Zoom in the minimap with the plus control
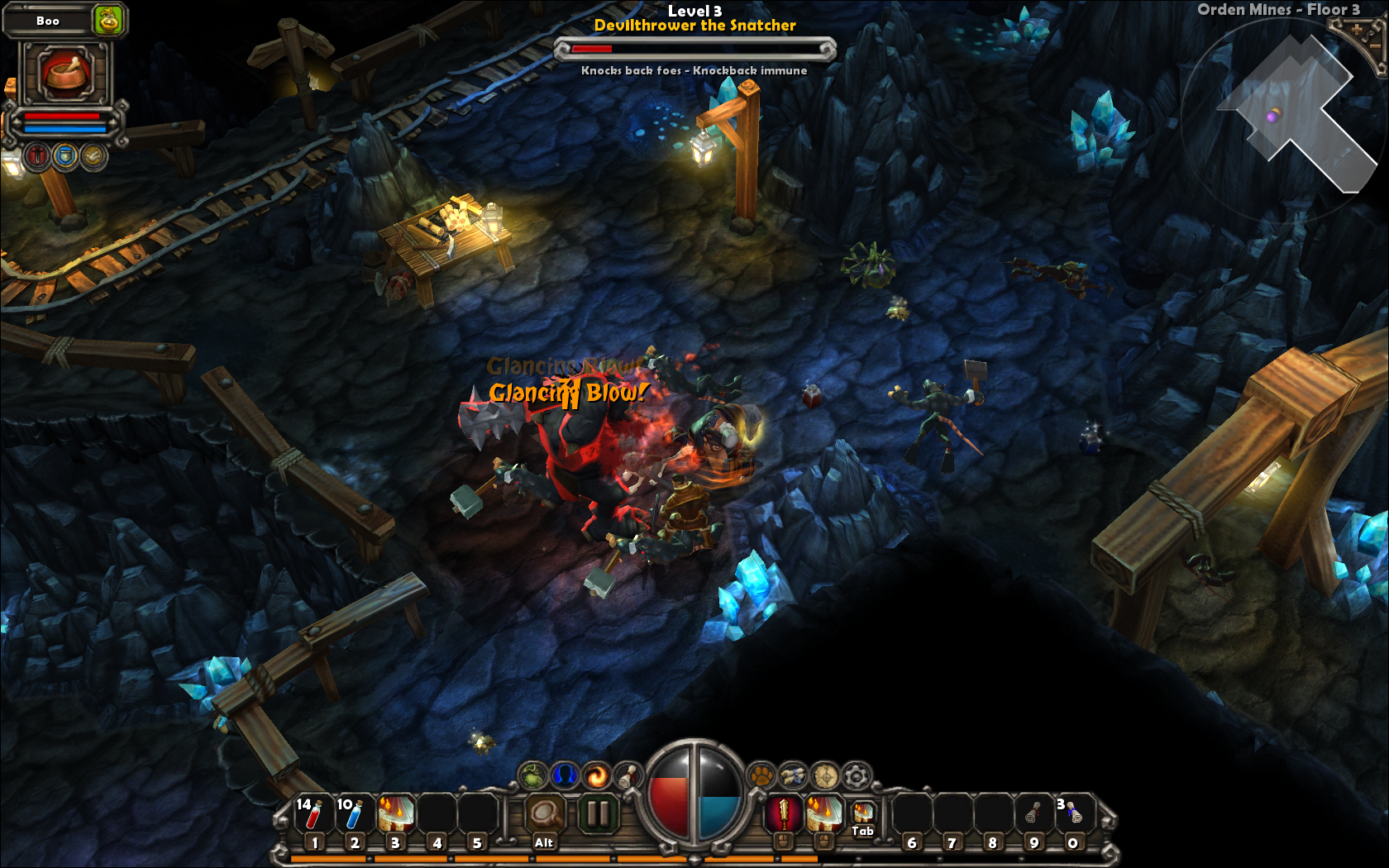Image resolution: width=1389 pixels, height=868 pixels. 1357,30
